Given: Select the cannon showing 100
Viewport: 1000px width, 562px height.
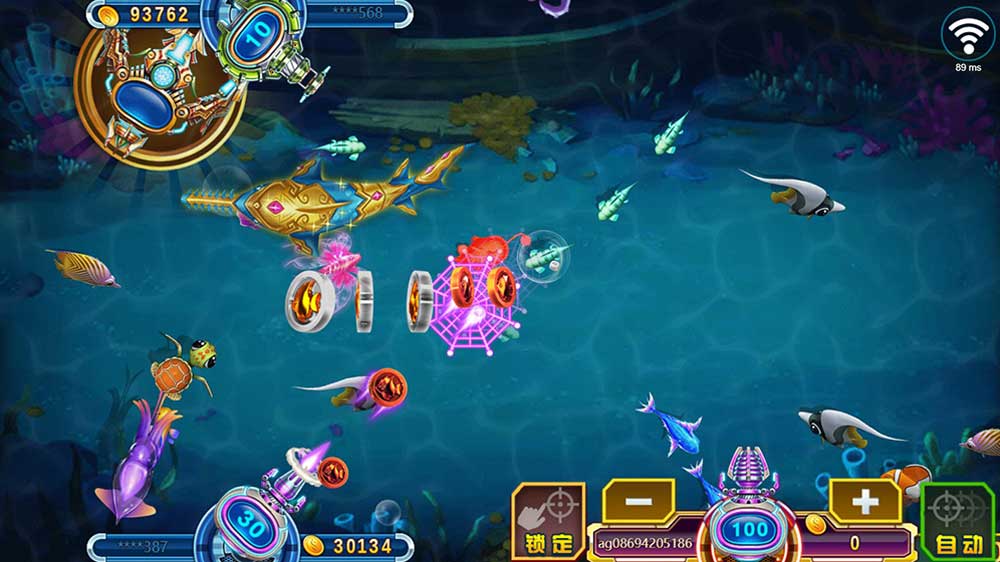Looking at the screenshot, I should (x=749, y=529).
